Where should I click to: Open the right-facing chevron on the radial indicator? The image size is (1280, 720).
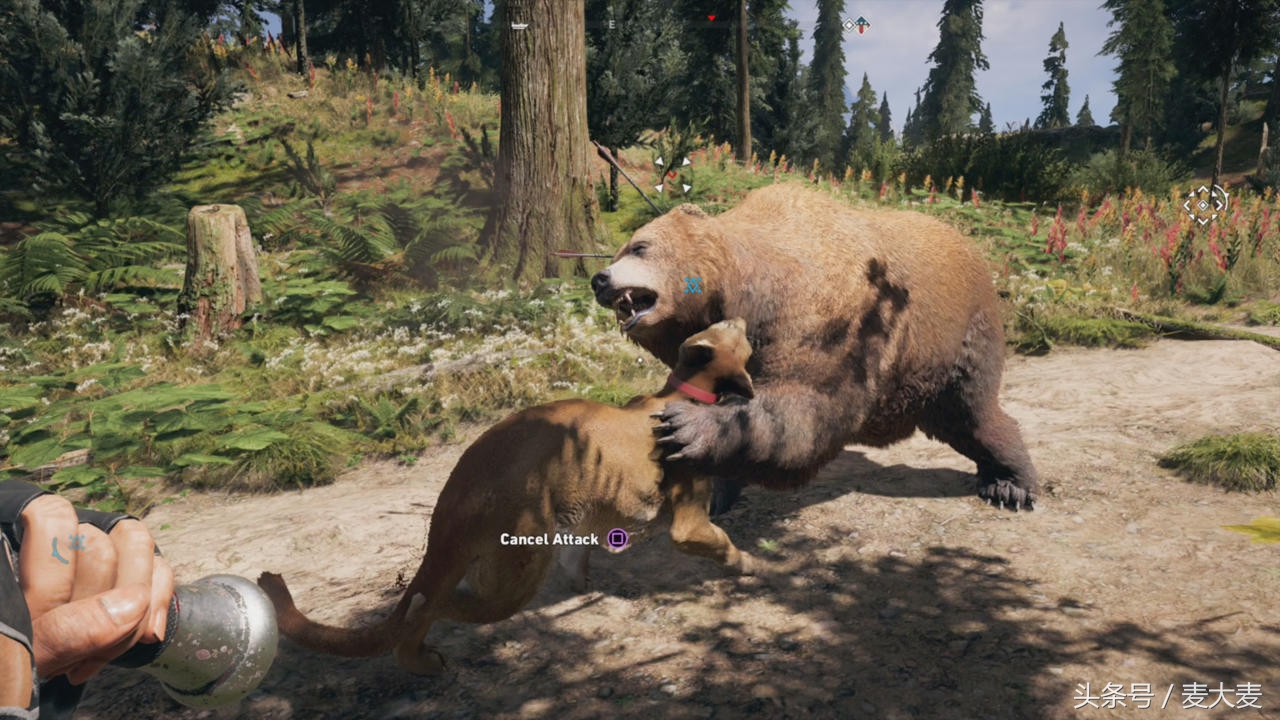pos(1219,205)
